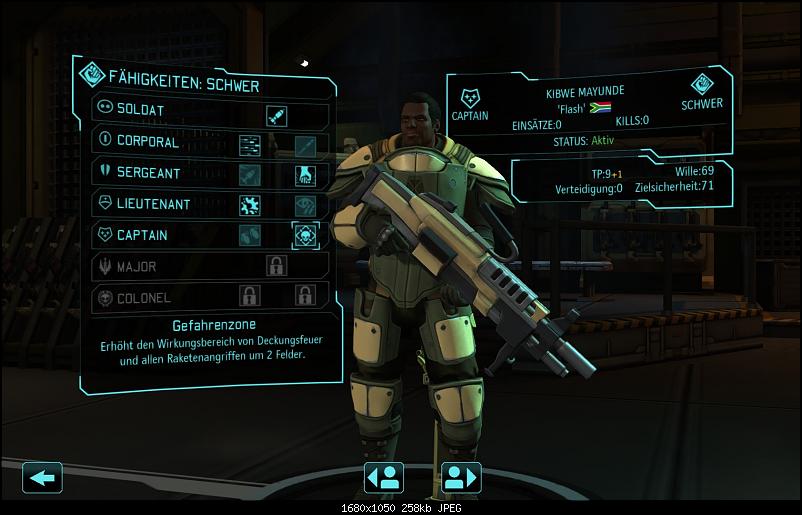802x515 pixels.
Task: Choose the Corporal ability with horizontal lines icon
Action: pos(250,146)
